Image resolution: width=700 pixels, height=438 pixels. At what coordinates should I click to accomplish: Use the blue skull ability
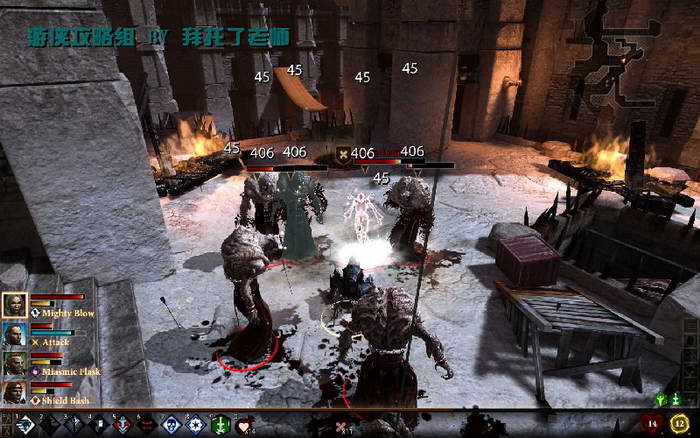point(171,424)
